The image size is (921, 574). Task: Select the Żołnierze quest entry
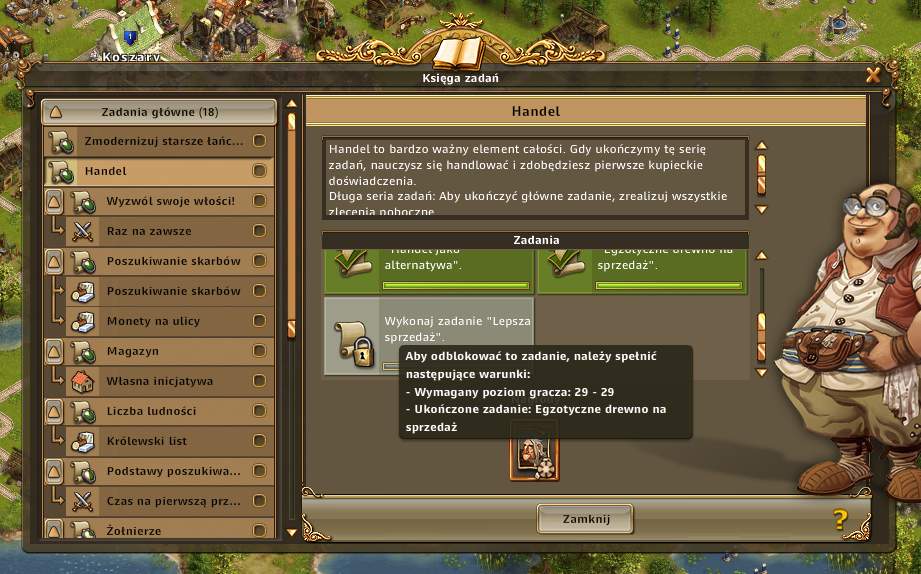170,531
